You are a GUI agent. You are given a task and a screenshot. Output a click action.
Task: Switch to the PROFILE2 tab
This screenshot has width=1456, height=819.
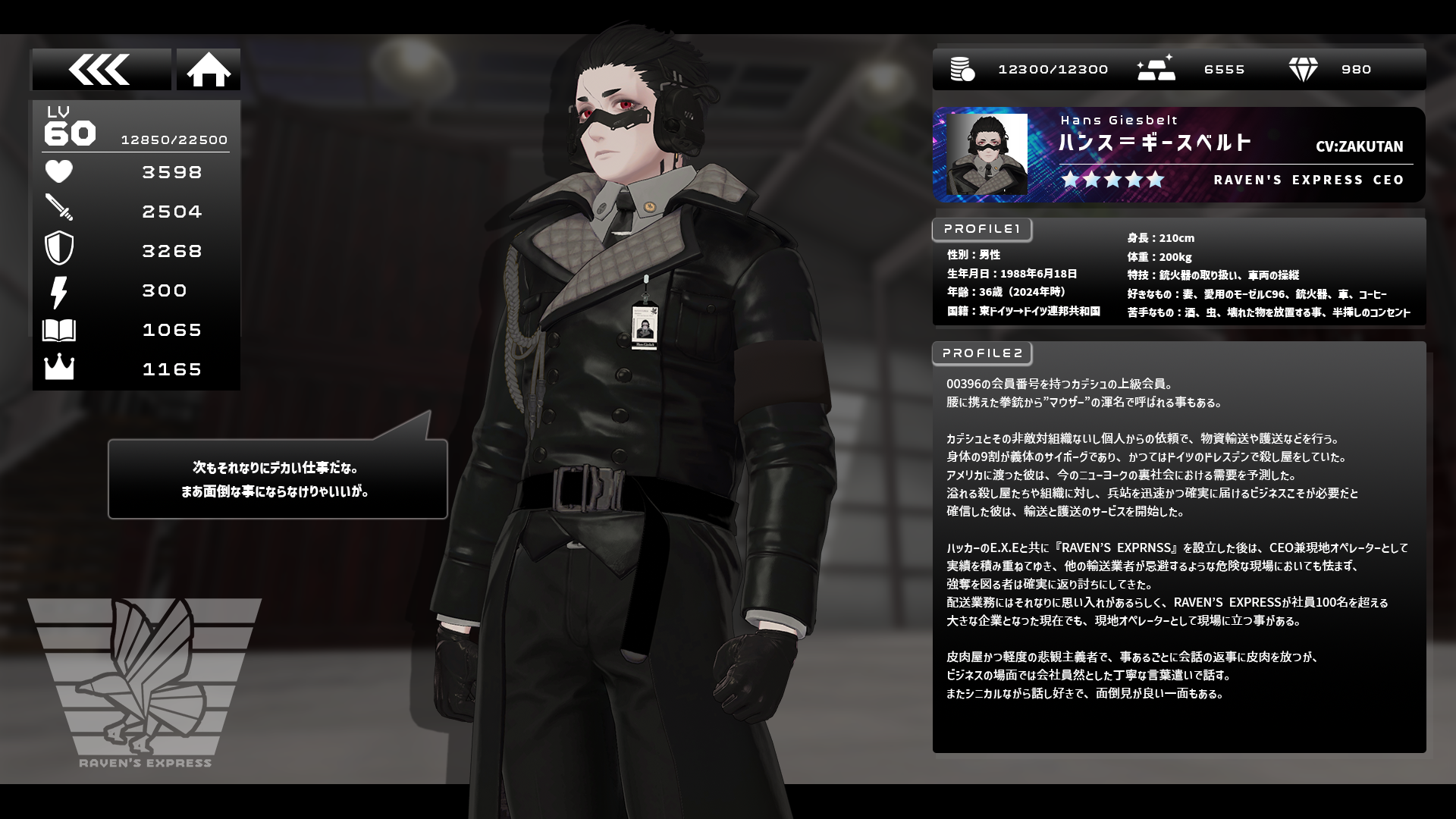pyautogui.click(x=982, y=353)
